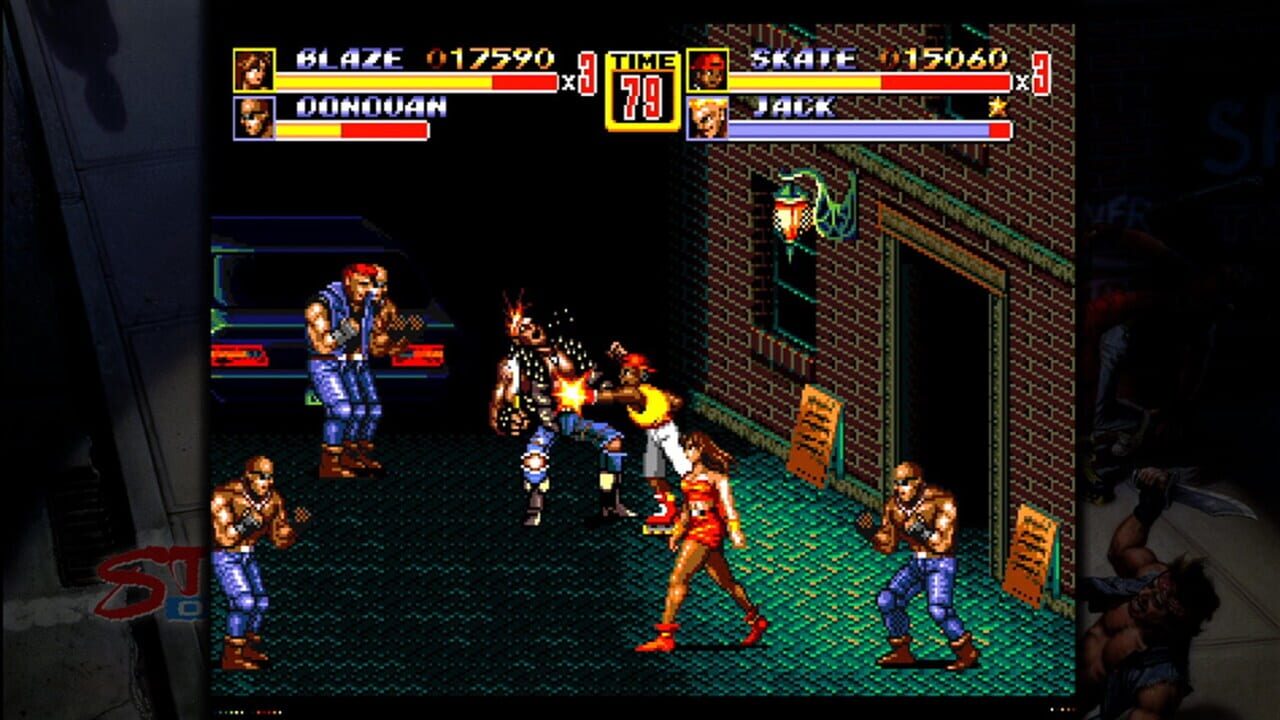Click Jack's enemy portrait icon

coord(706,117)
